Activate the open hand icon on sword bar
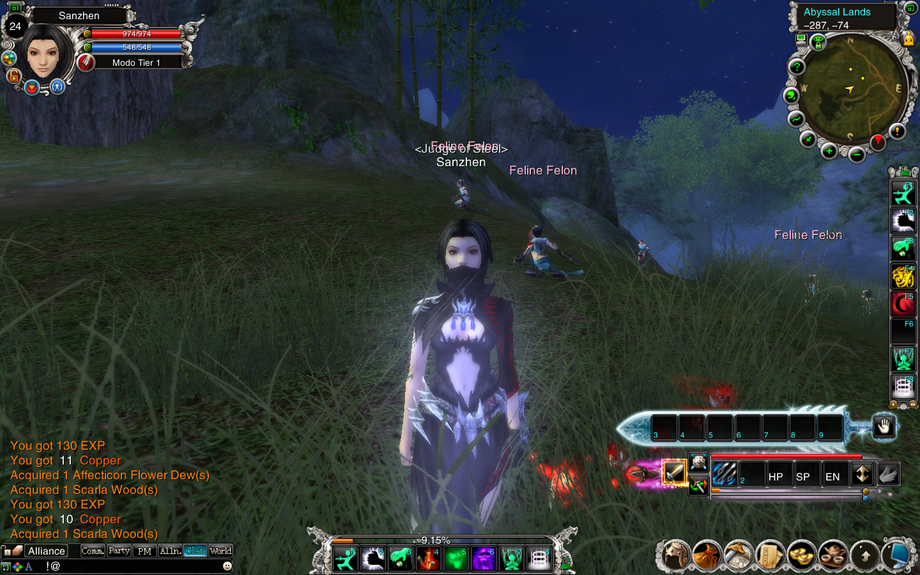The width and height of the screenshot is (920, 575). 883,427
